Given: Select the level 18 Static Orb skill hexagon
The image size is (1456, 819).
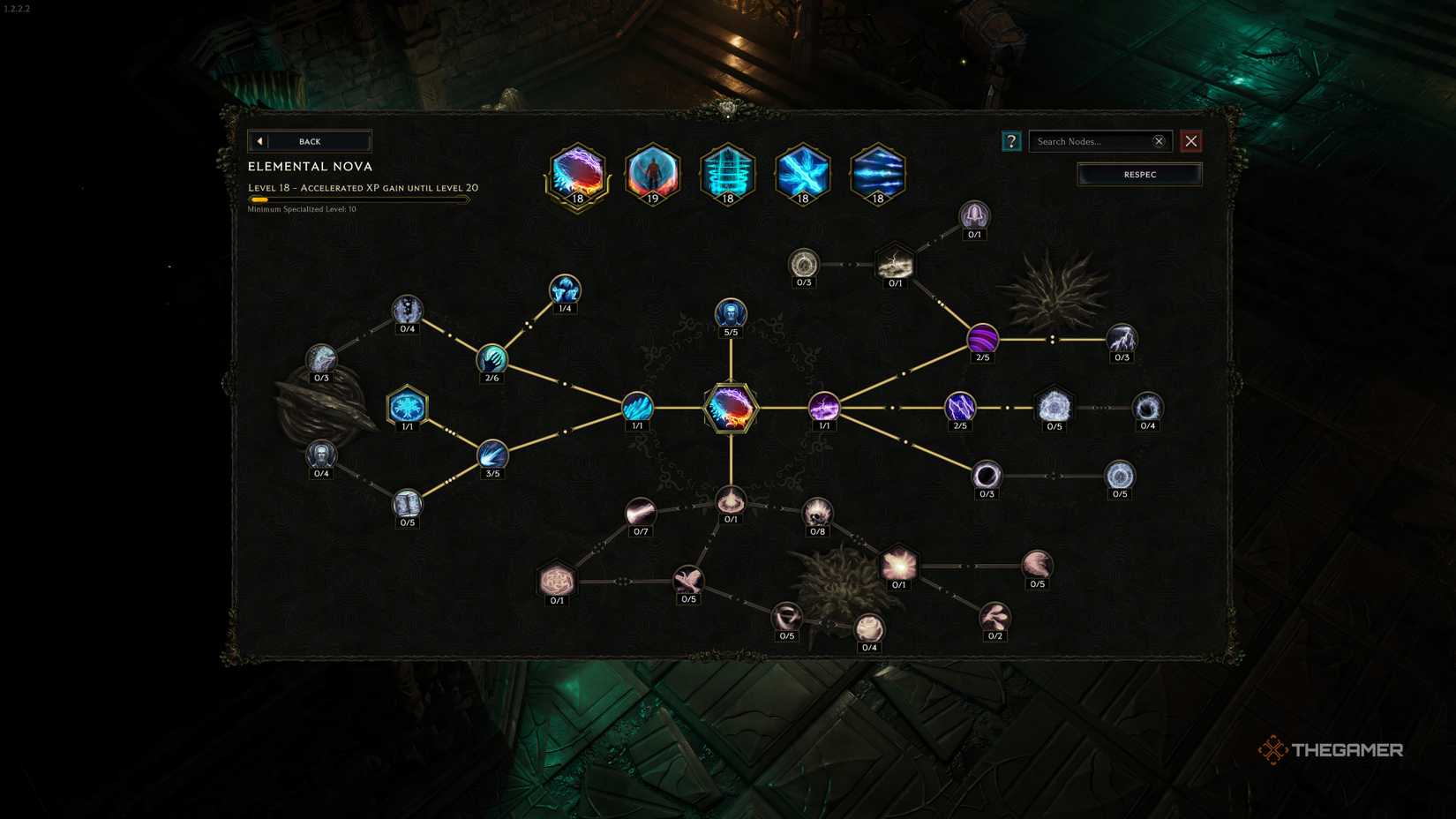Looking at the screenshot, I should coord(728,174).
